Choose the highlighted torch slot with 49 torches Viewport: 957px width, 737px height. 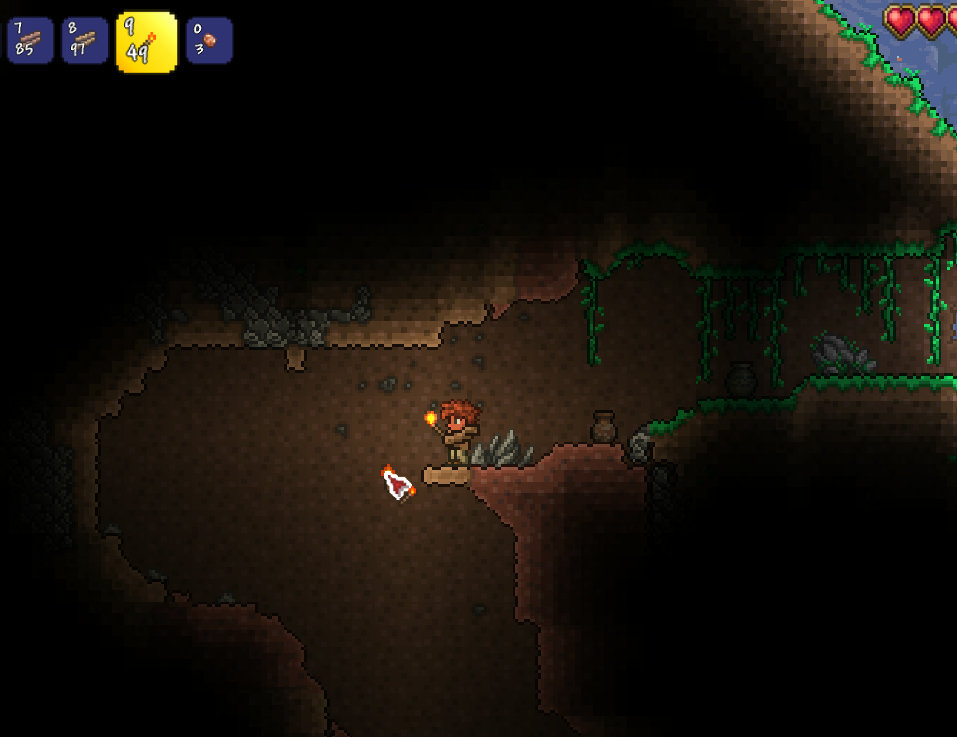coord(146,42)
